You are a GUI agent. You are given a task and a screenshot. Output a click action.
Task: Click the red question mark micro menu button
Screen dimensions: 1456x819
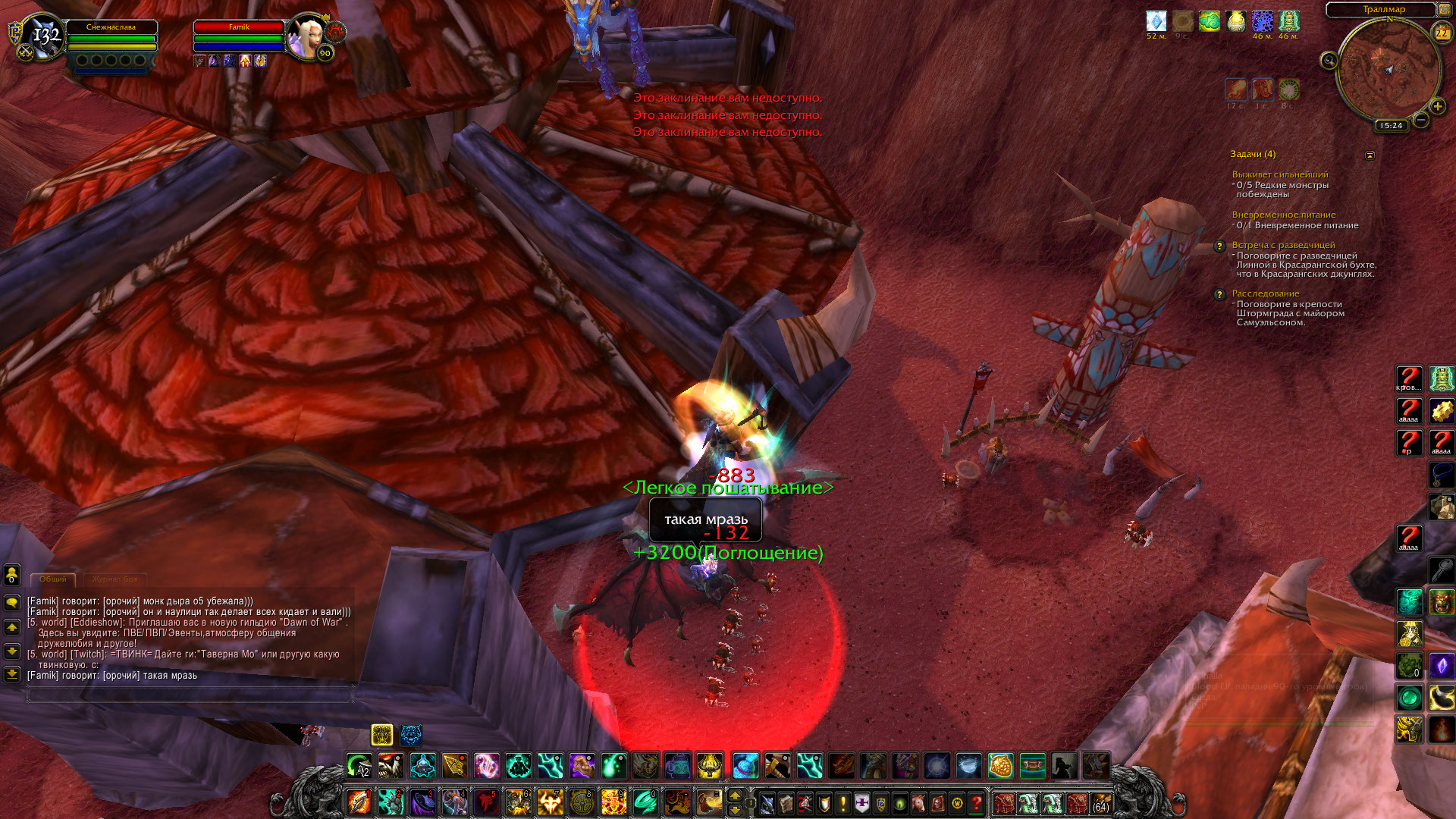[x=977, y=802]
